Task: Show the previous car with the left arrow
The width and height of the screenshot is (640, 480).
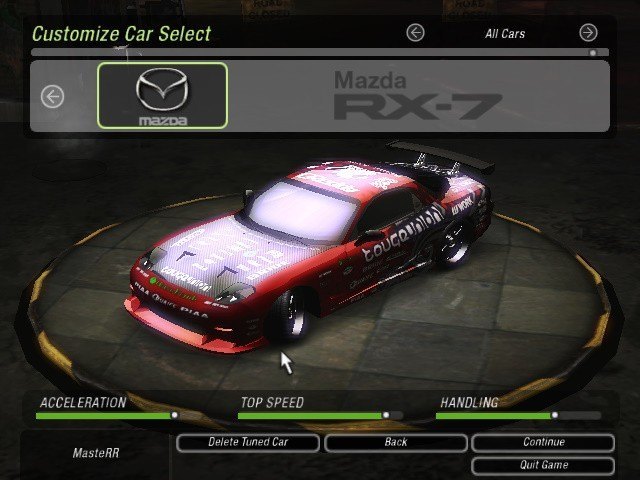Action: pos(52,96)
